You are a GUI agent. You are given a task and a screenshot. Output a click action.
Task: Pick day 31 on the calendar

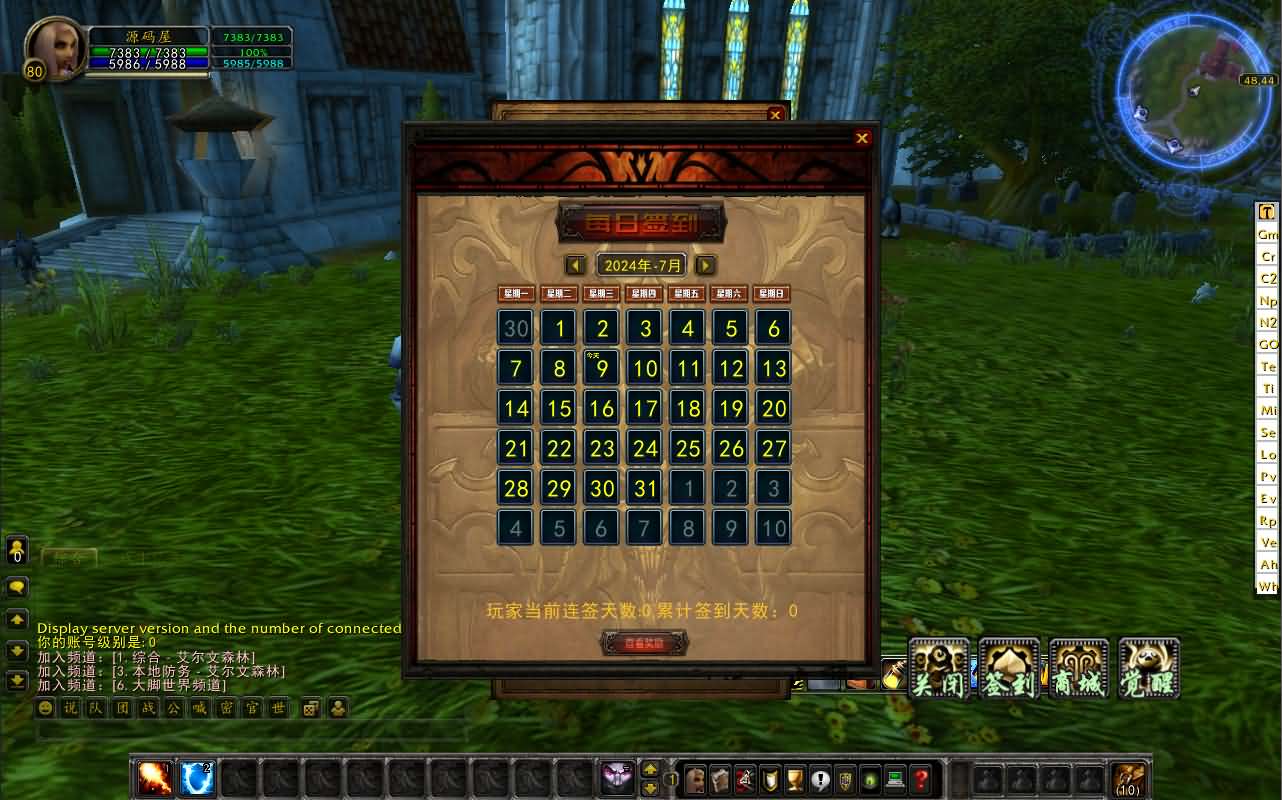click(645, 488)
